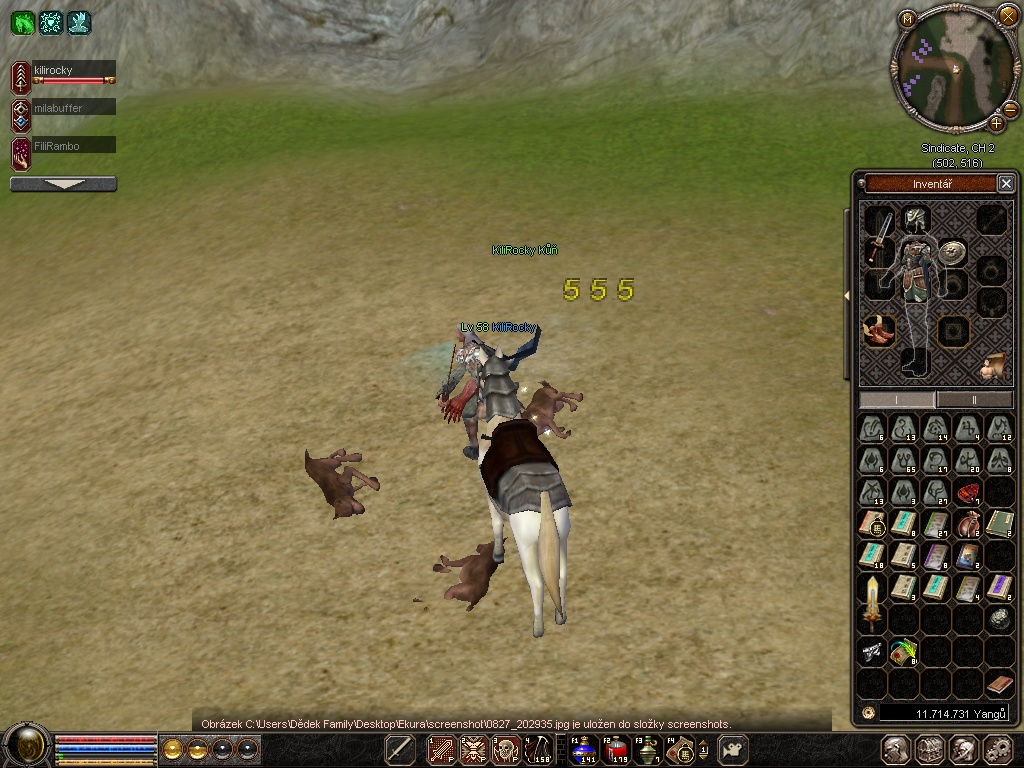Select the equipped sword slot
The image size is (1024, 768).
tap(879, 237)
